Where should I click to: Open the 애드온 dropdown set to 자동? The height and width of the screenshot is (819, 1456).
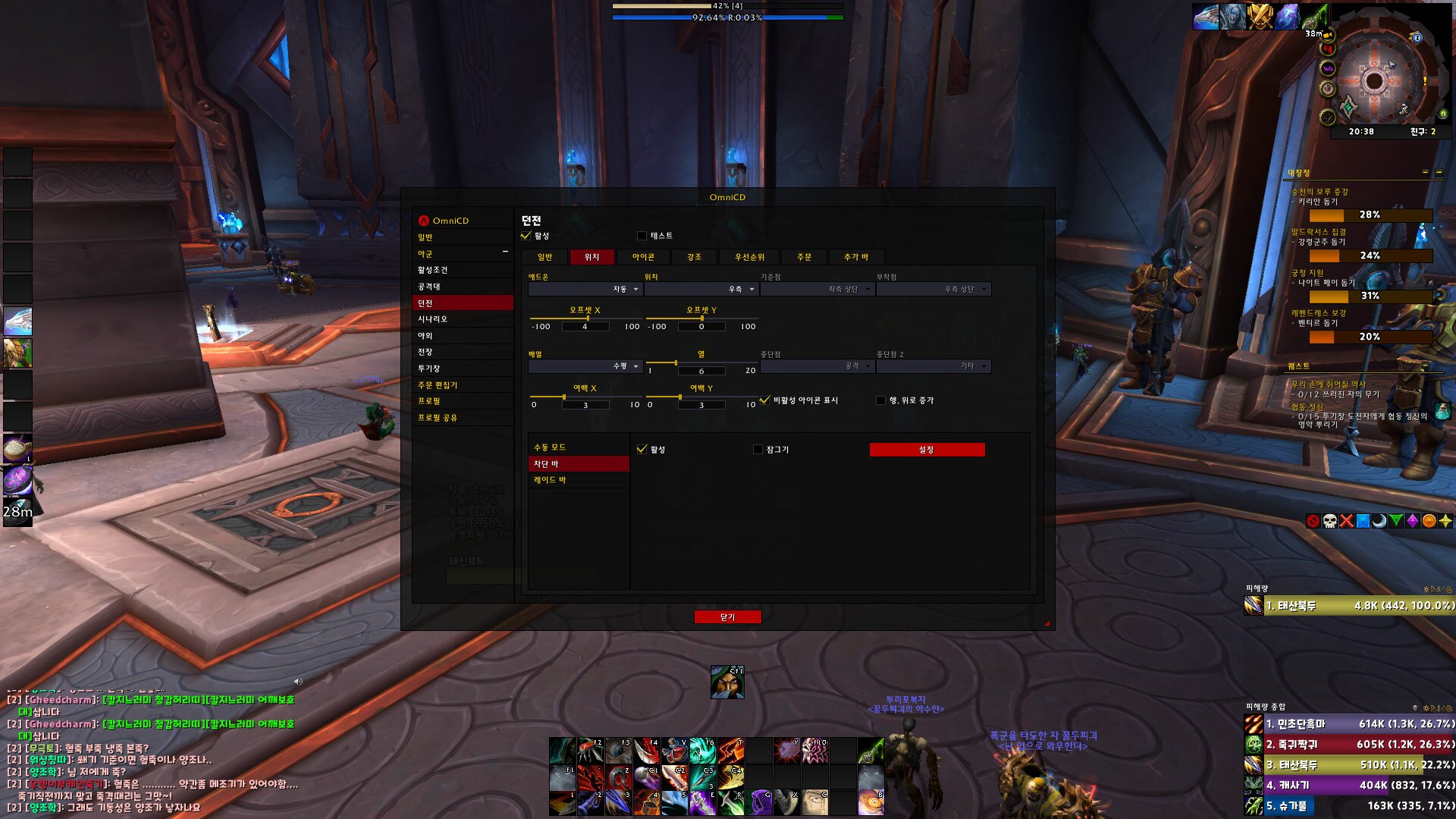pyautogui.click(x=585, y=290)
